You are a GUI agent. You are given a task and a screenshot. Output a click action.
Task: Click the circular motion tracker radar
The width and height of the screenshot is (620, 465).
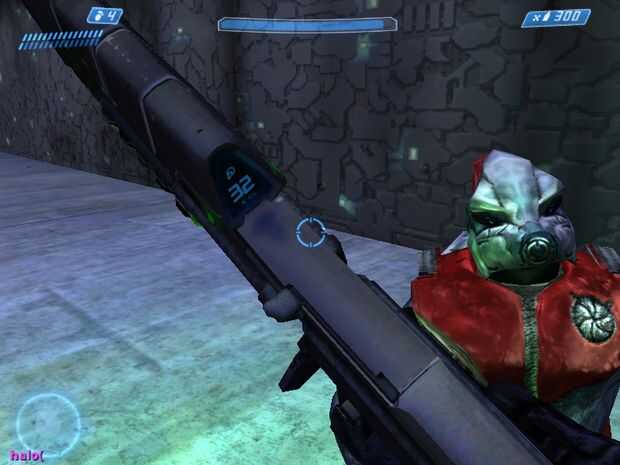coord(47,421)
